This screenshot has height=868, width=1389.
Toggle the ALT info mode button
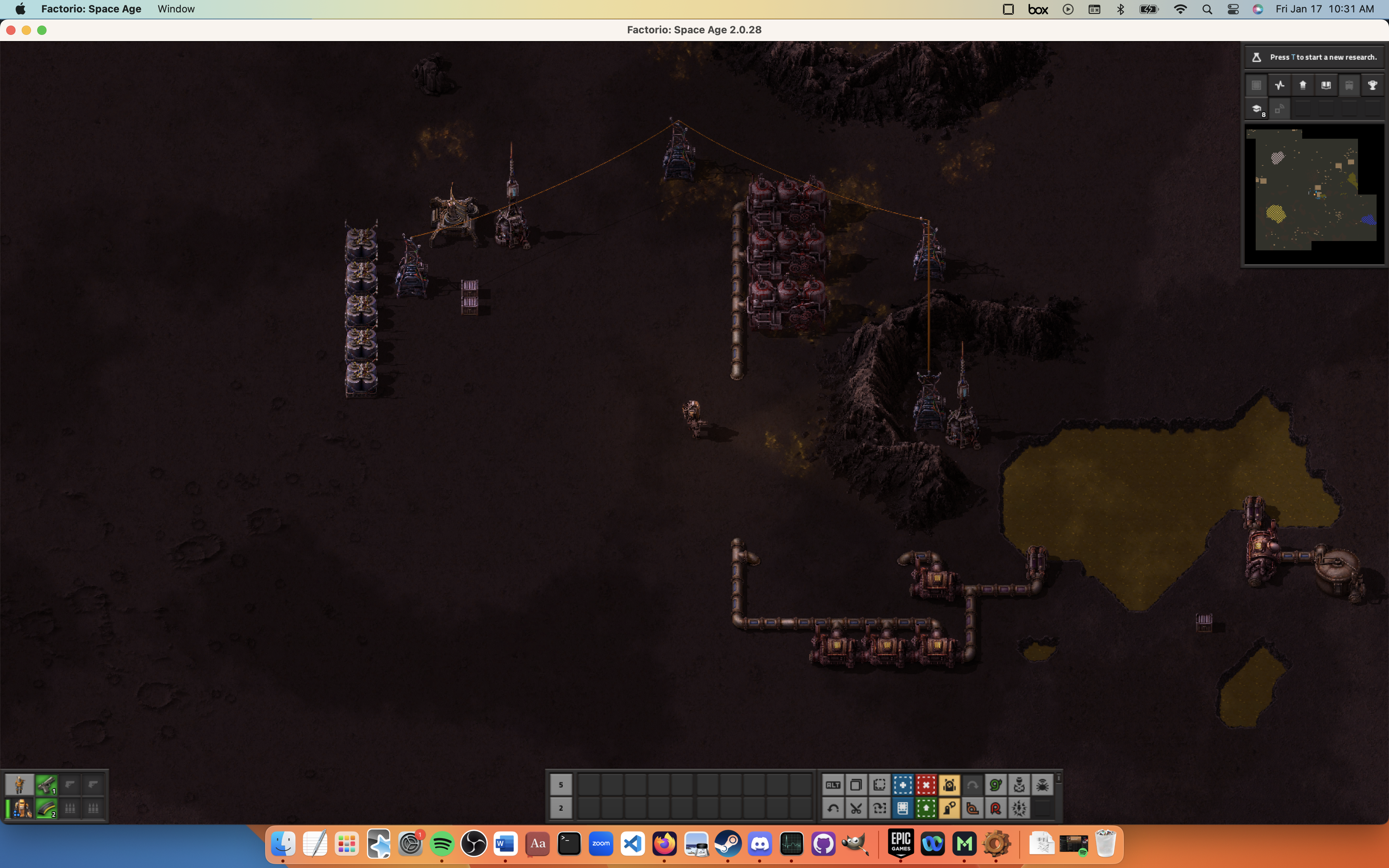pyautogui.click(x=833, y=785)
